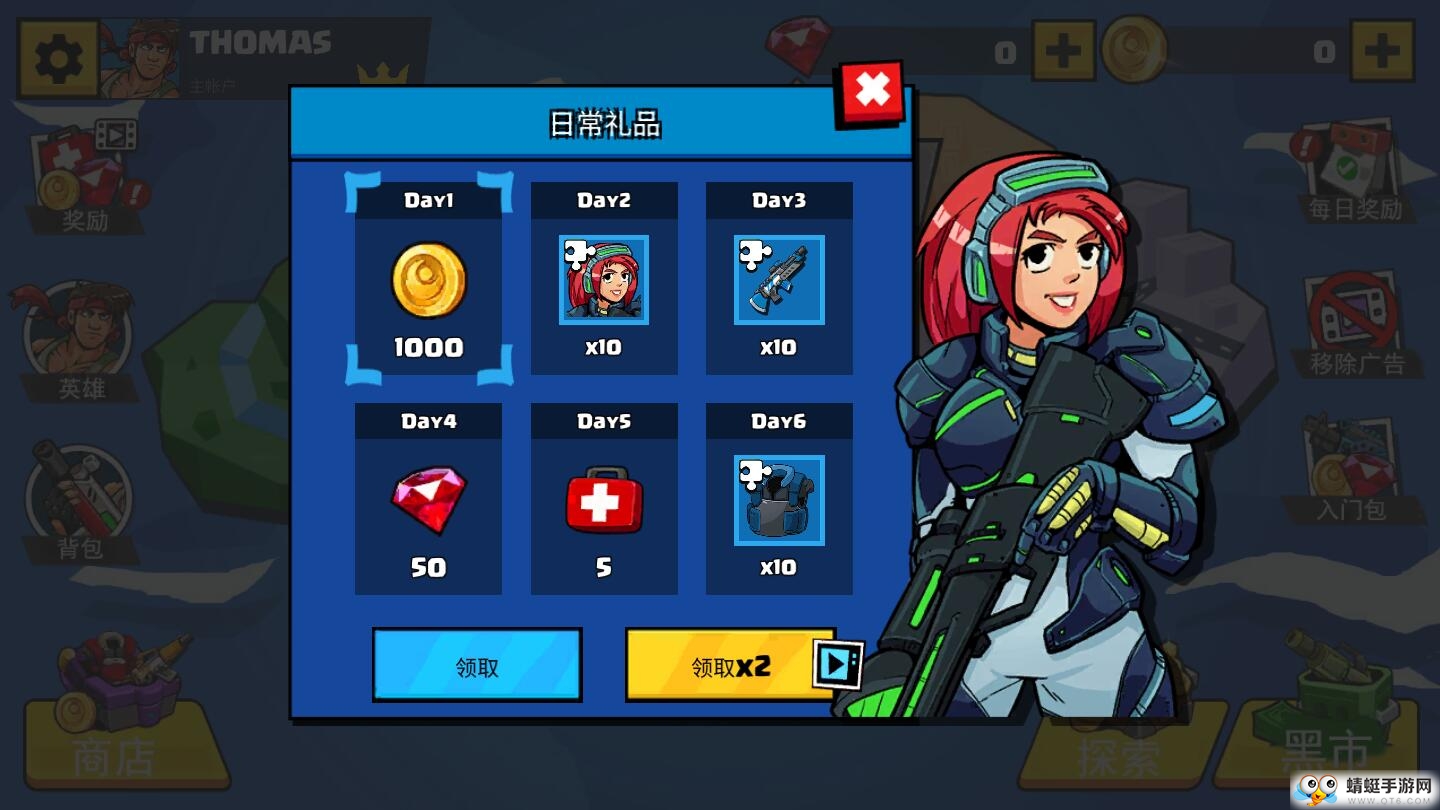Select the Day4 red gem reward
The width and height of the screenshot is (1440, 810).
(428, 499)
